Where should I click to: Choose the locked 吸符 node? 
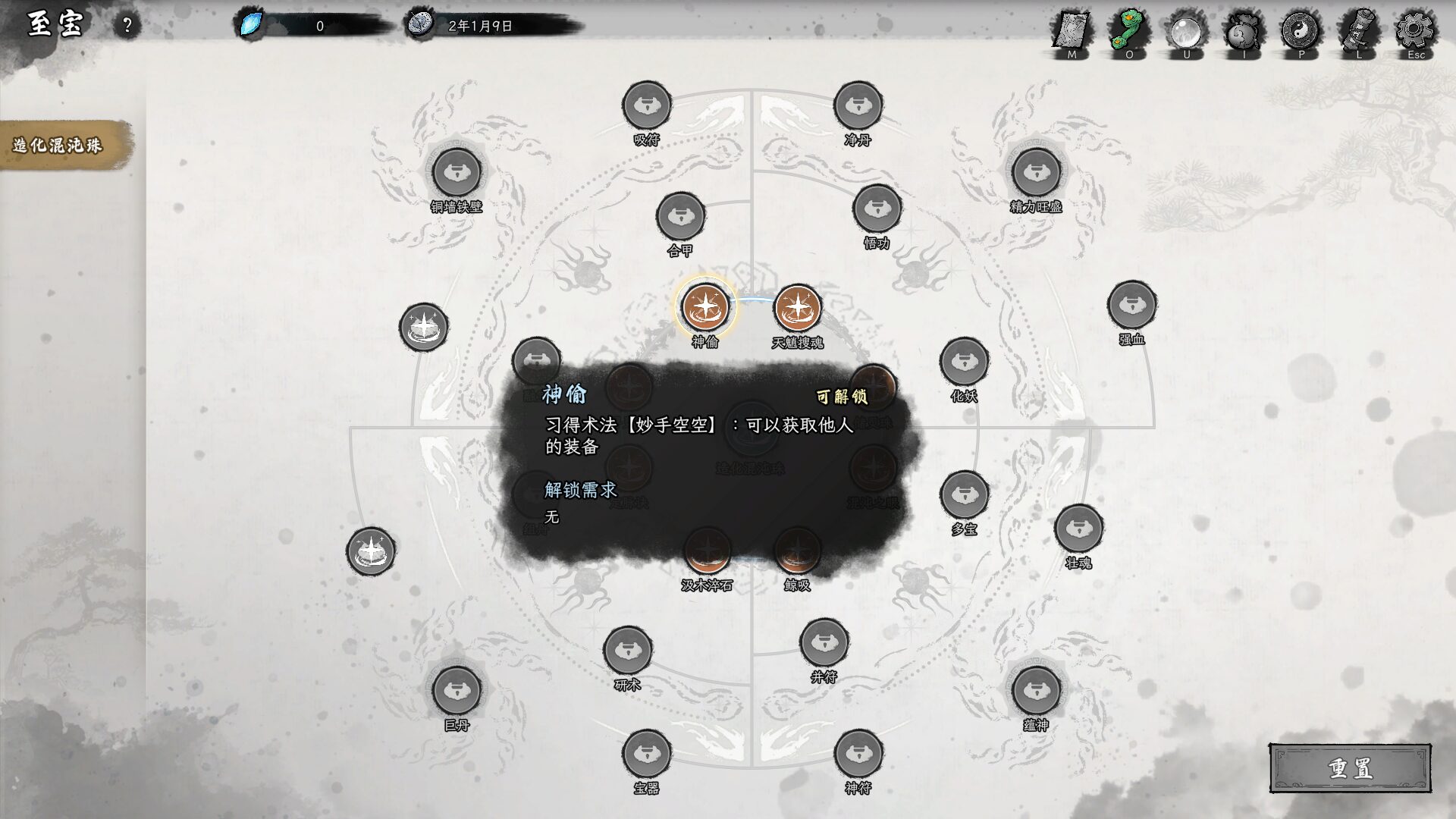646,105
